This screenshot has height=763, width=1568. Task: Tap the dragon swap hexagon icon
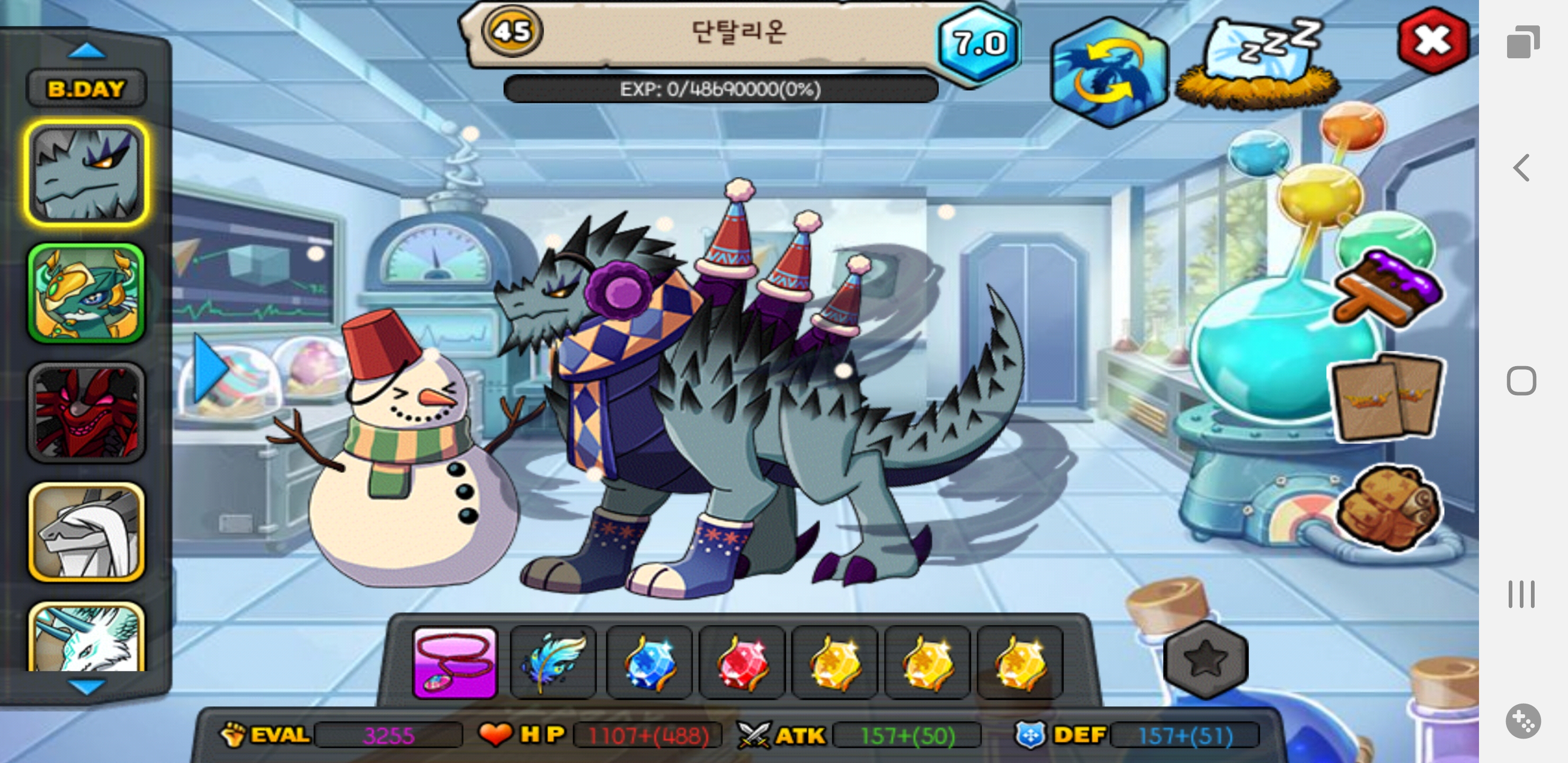point(1108,73)
